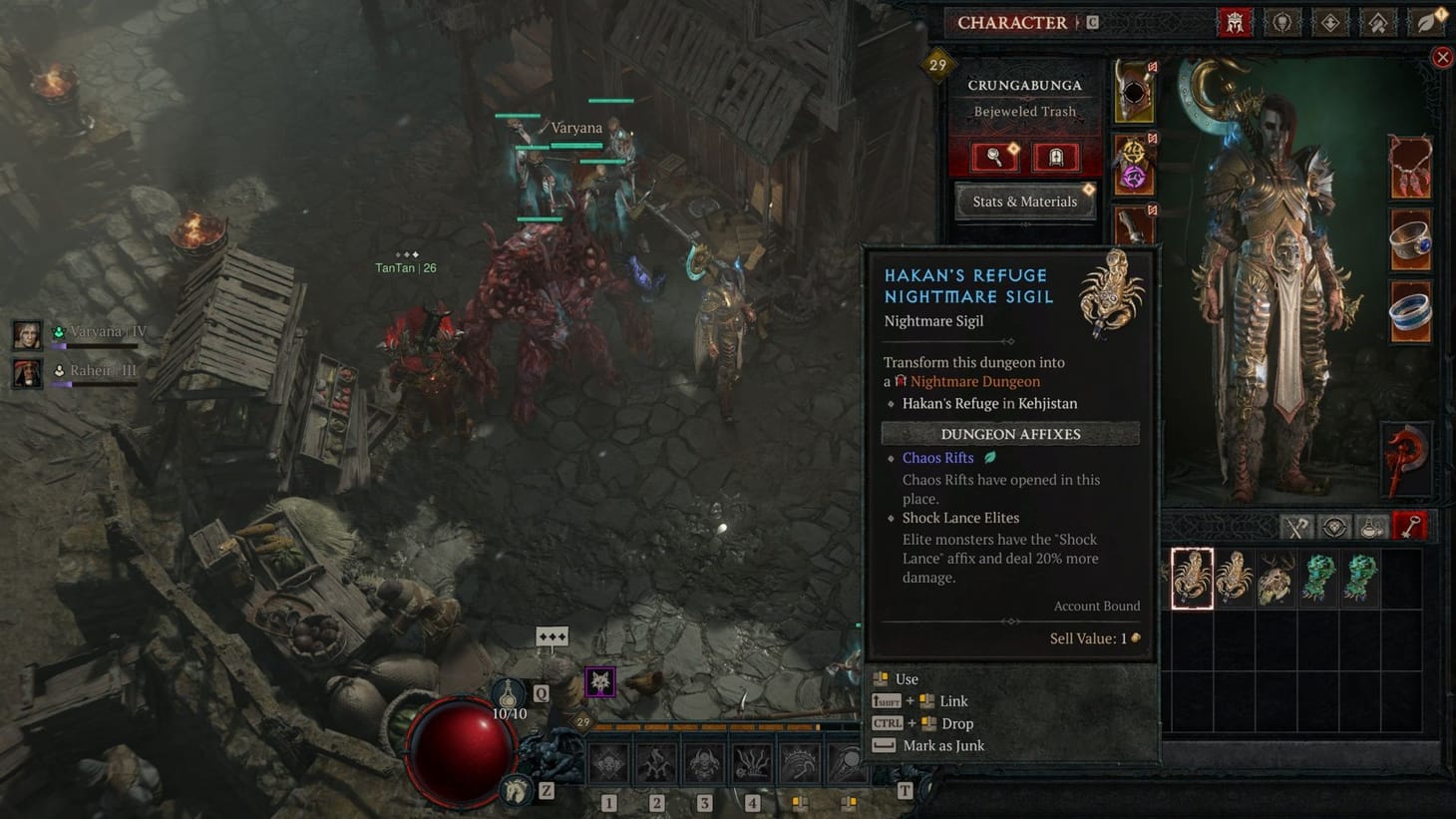Open the gem filter icon in the inventory bar
Screen dimensions: 1456x819
[x=1333, y=526]
